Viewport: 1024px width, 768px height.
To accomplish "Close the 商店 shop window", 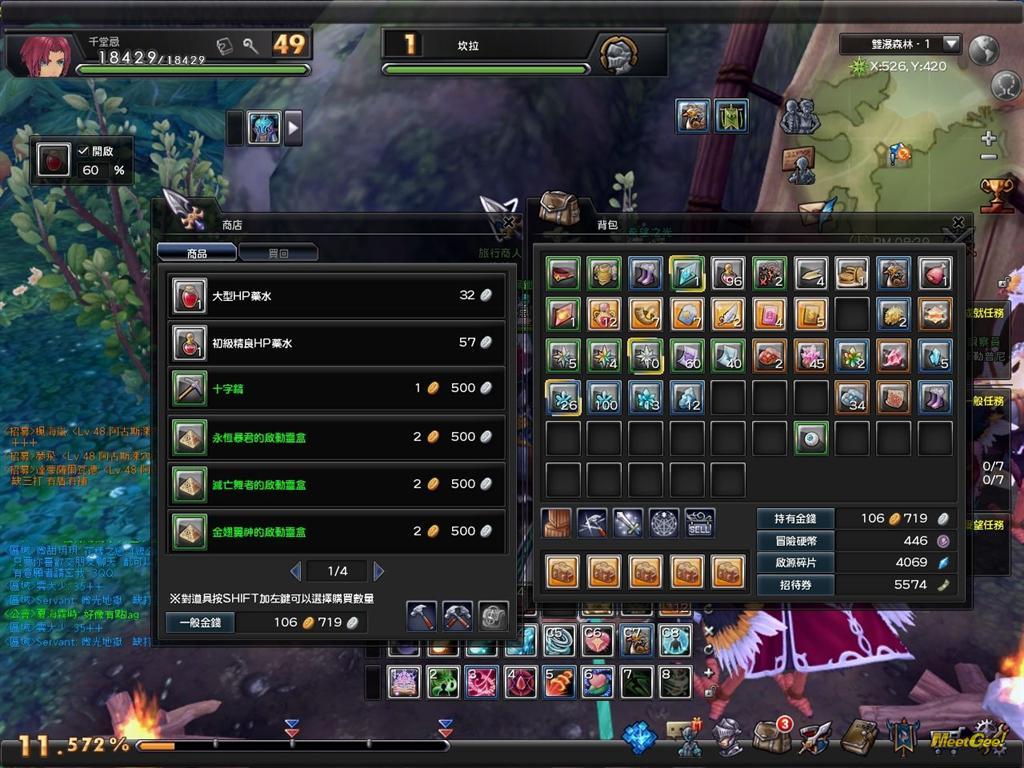I will click(509, 223).
